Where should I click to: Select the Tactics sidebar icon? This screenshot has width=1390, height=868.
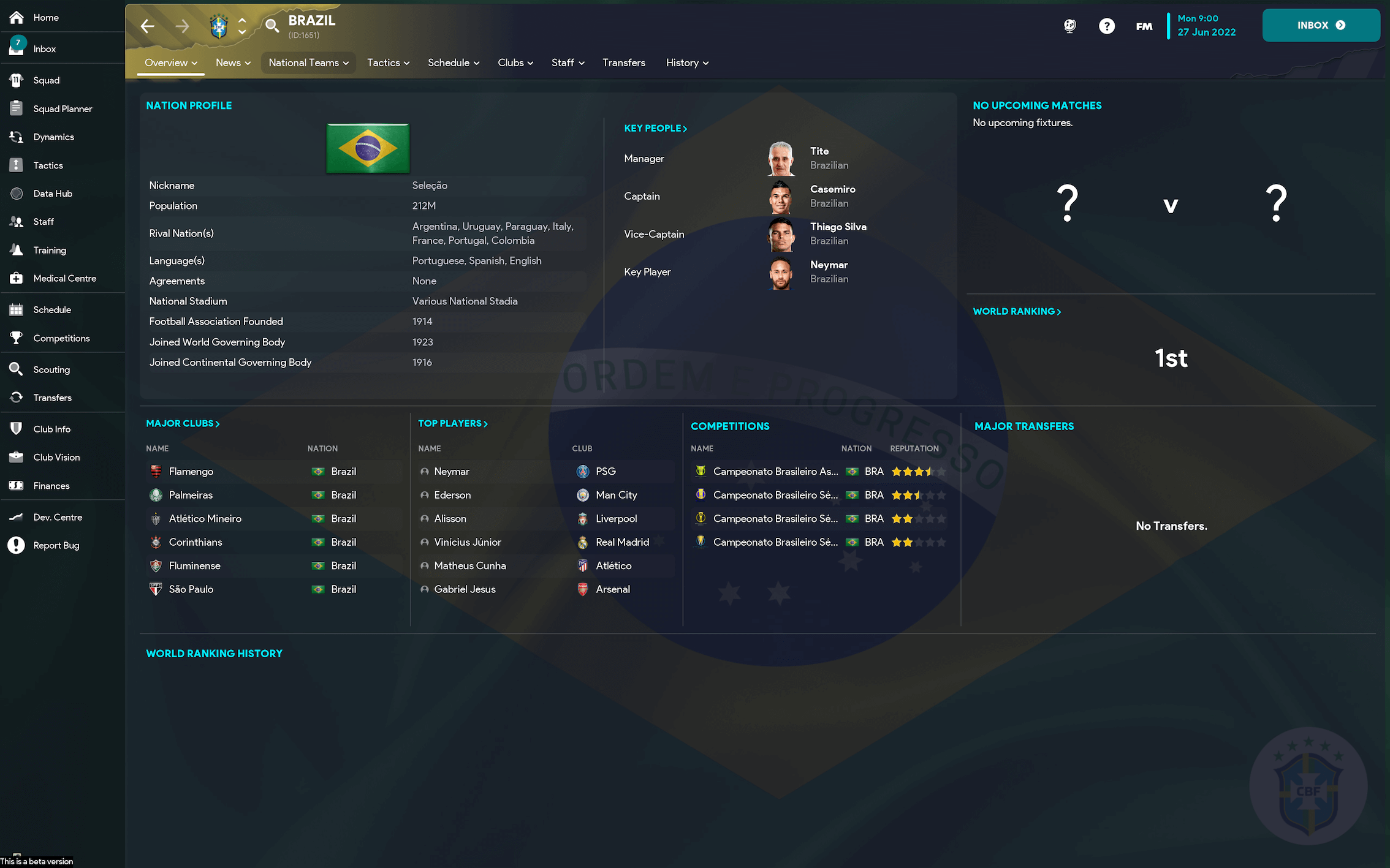pos(17,165)
